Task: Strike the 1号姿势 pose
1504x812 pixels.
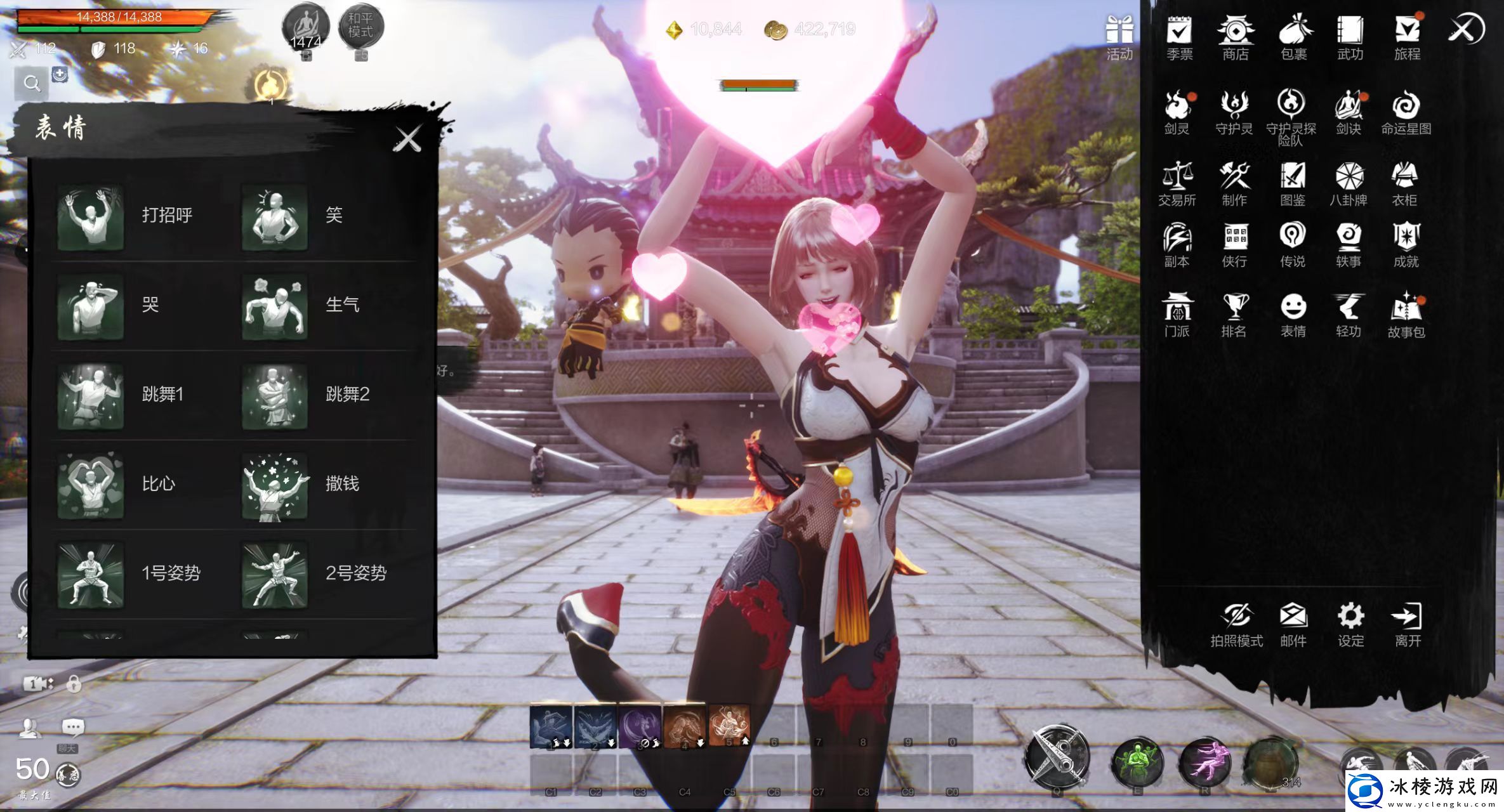Action: tap(91, 574)
